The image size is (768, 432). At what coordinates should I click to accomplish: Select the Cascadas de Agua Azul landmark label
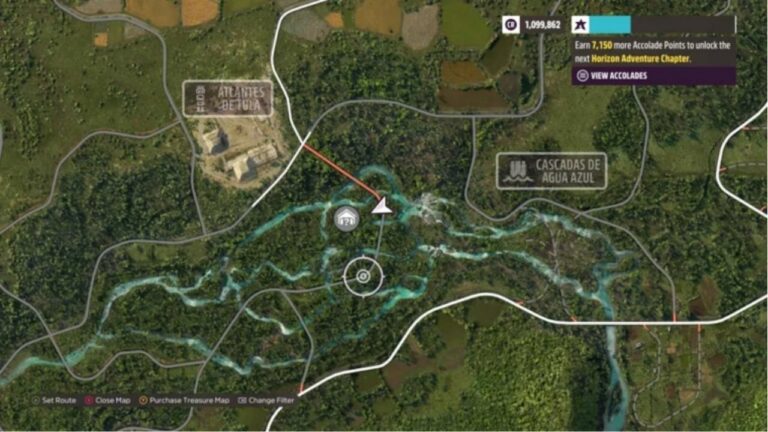click(551, 170)
